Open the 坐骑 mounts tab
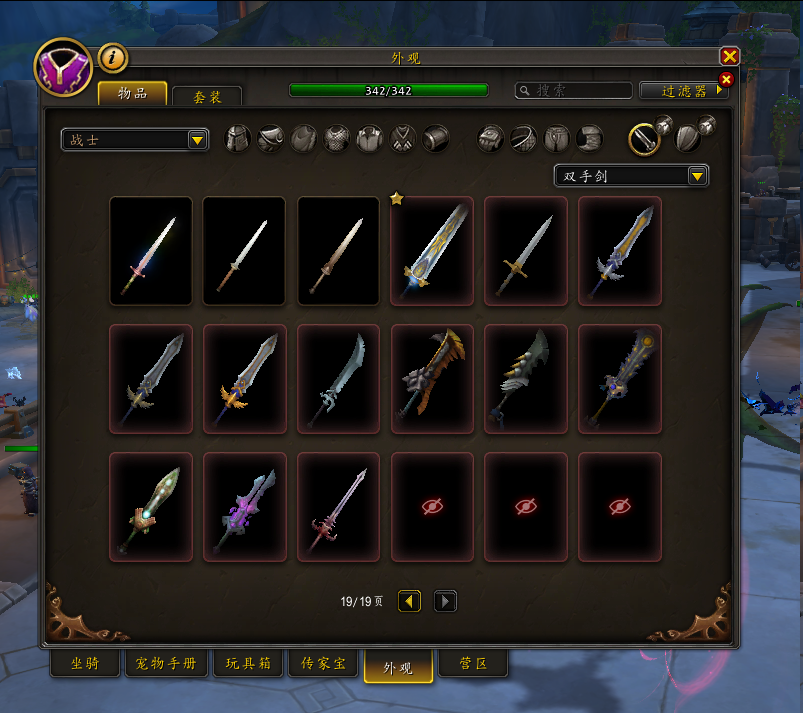The image size is (803, 713). coord(84,664)
